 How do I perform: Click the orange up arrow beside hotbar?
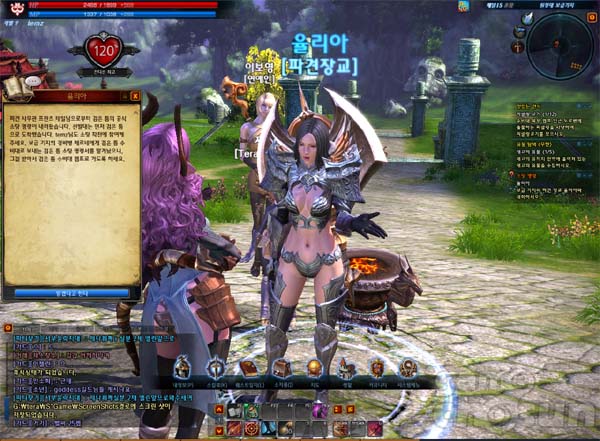[x=219, y=409]
